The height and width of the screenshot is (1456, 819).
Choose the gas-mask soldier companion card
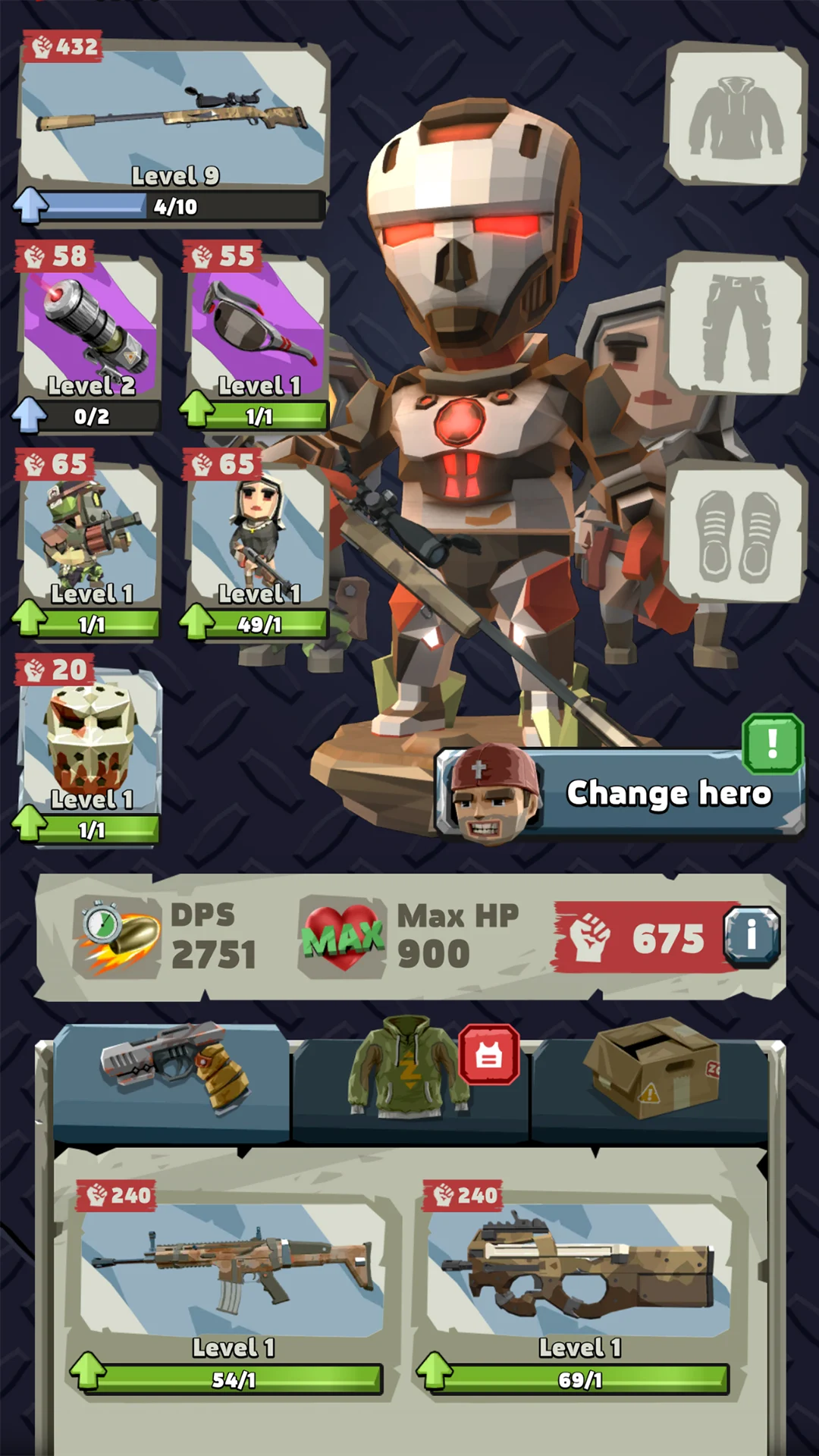(x=91, y=535)
